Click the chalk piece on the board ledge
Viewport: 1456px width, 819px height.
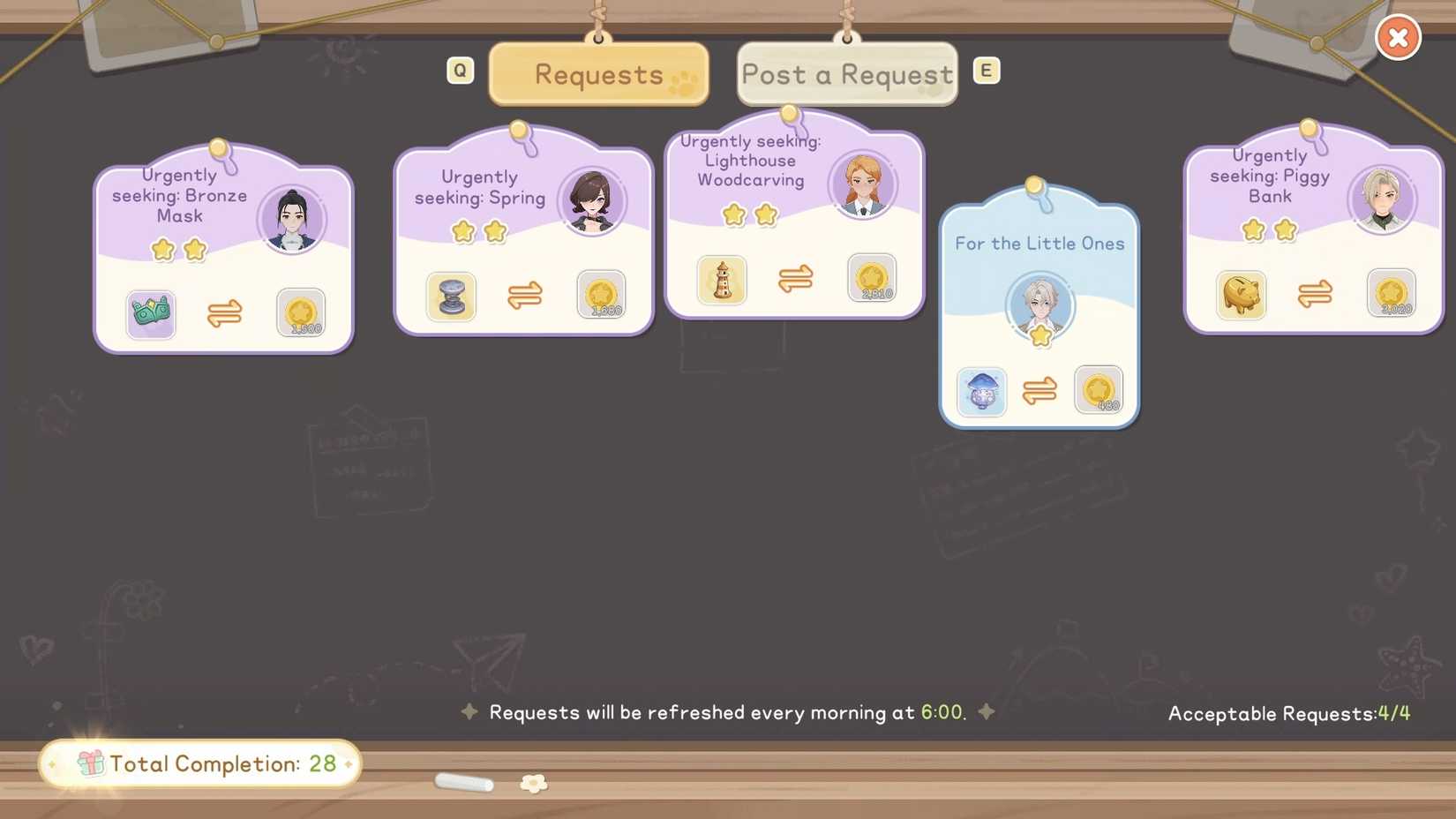tap(465, 784)
